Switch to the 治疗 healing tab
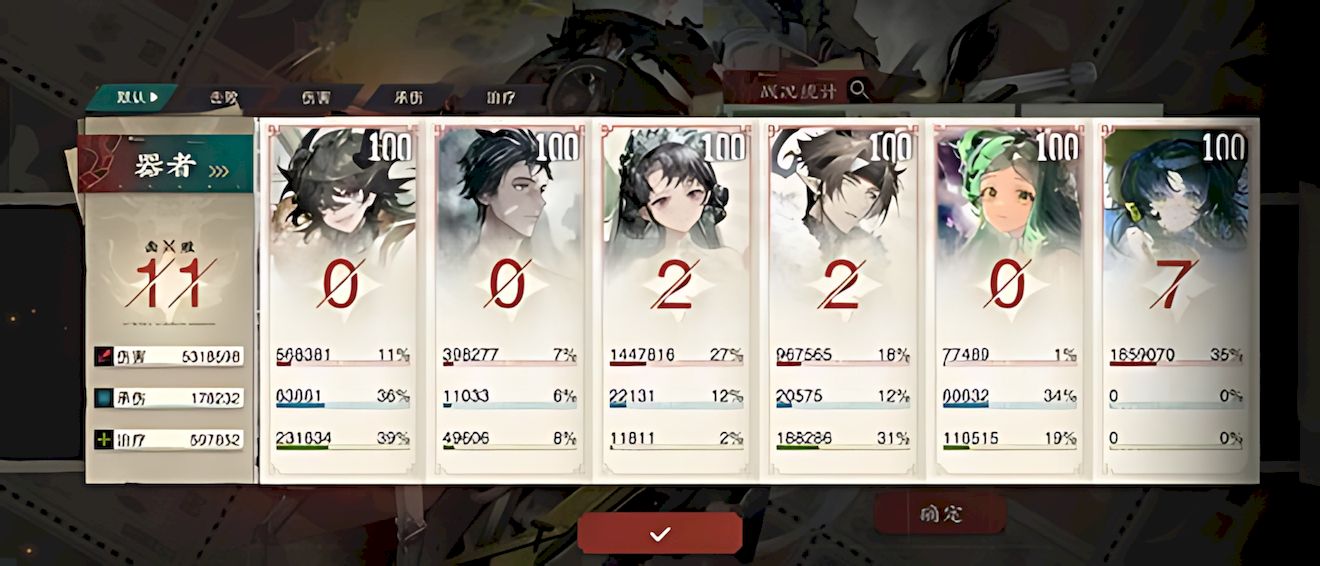 click(x=500, y=98)
